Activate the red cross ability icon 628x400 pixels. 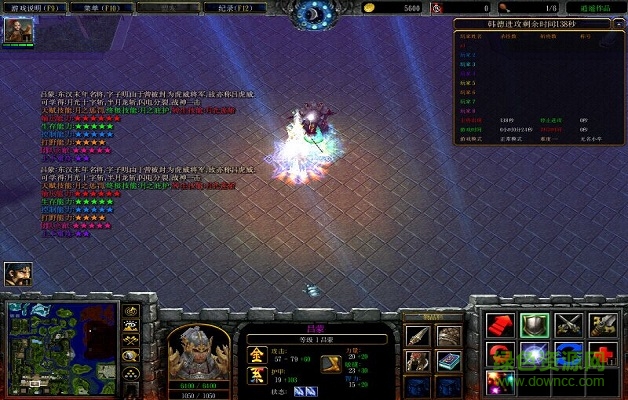(601, 354)
